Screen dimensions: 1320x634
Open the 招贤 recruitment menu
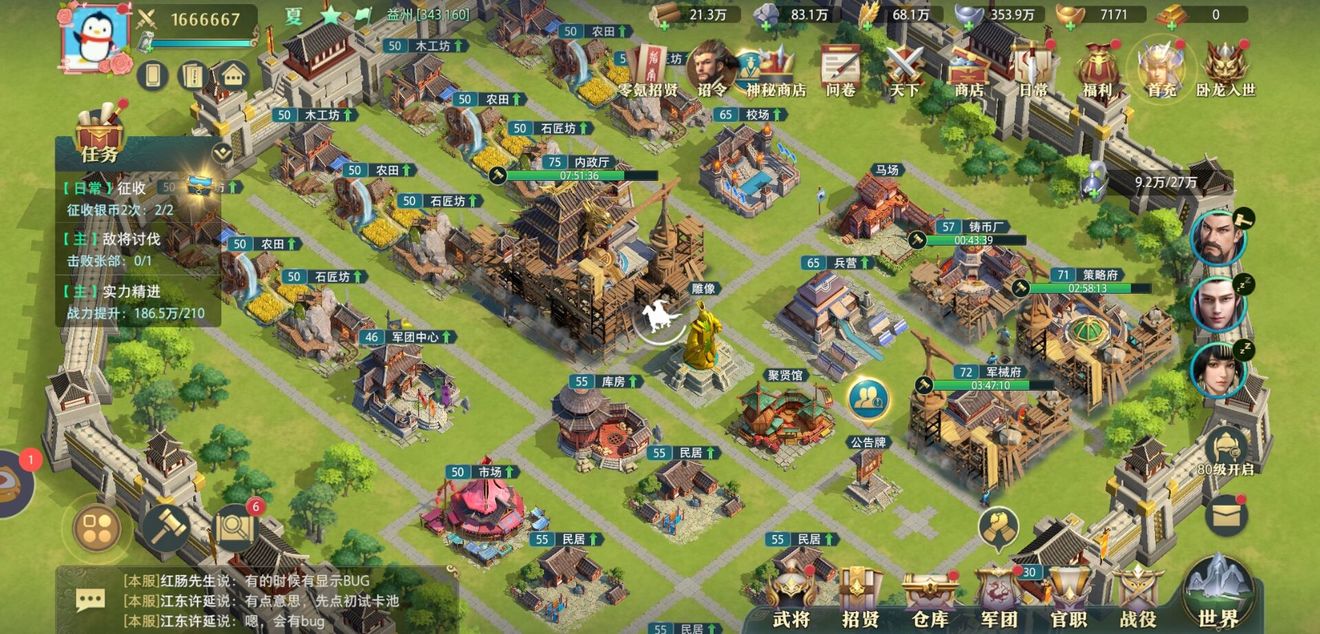pyautogui.click(x=860, y=598)
